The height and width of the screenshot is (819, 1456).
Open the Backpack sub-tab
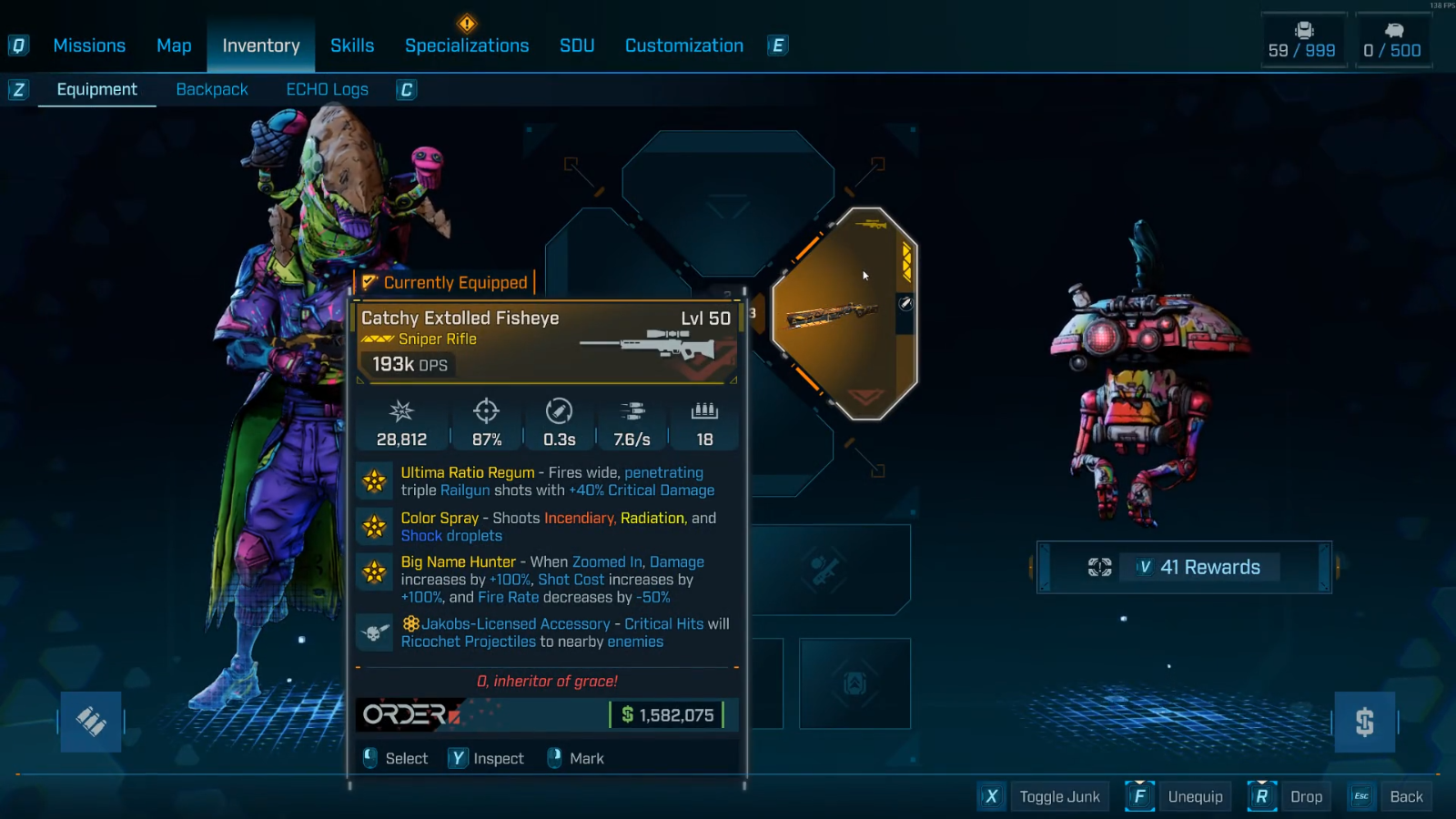pos(212,89)
